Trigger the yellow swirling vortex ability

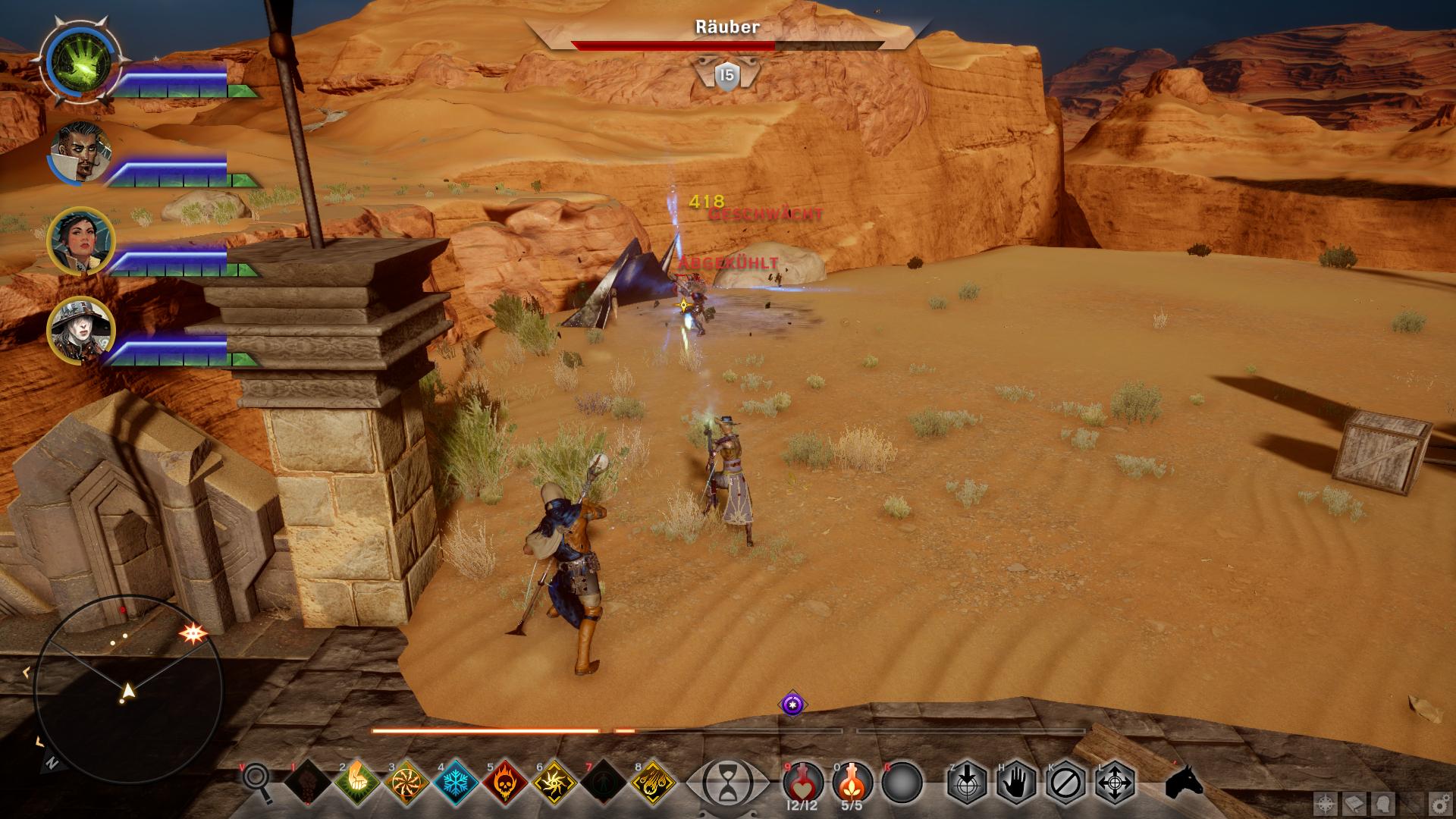tap(554, 781)
